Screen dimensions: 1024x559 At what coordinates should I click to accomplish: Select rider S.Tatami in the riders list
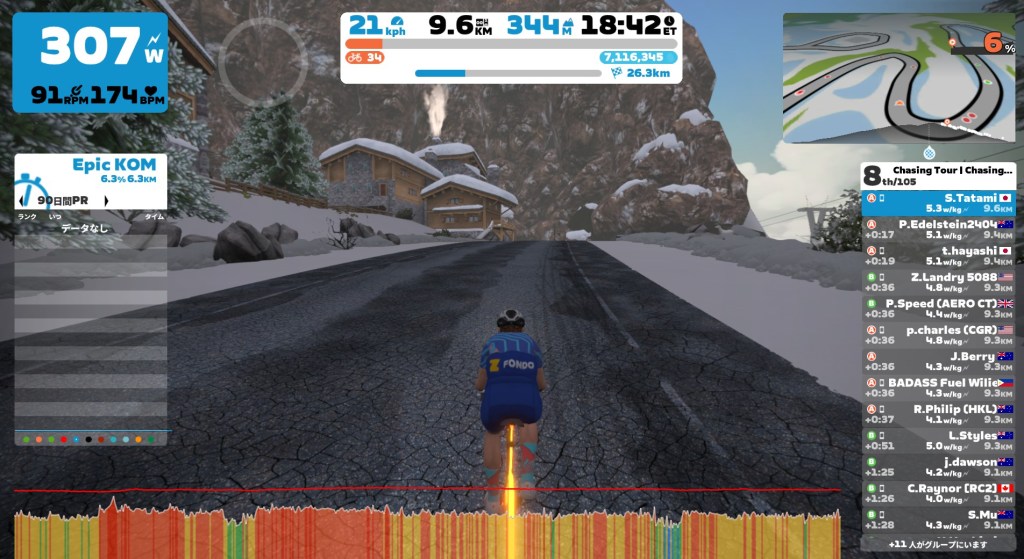[x=938, y=204]
